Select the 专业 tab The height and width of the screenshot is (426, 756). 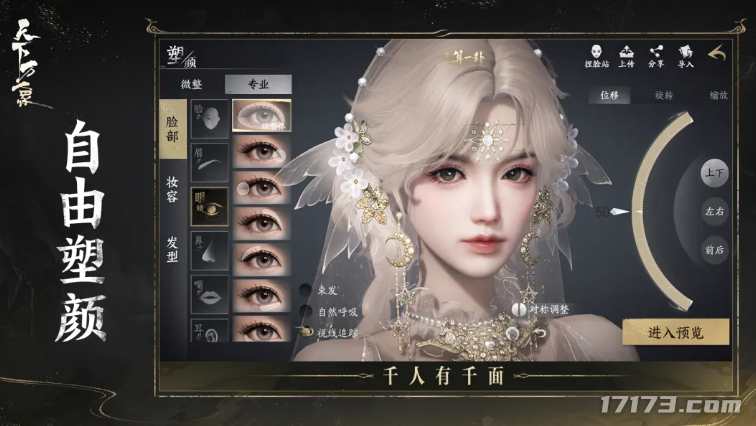click(258, 85)
